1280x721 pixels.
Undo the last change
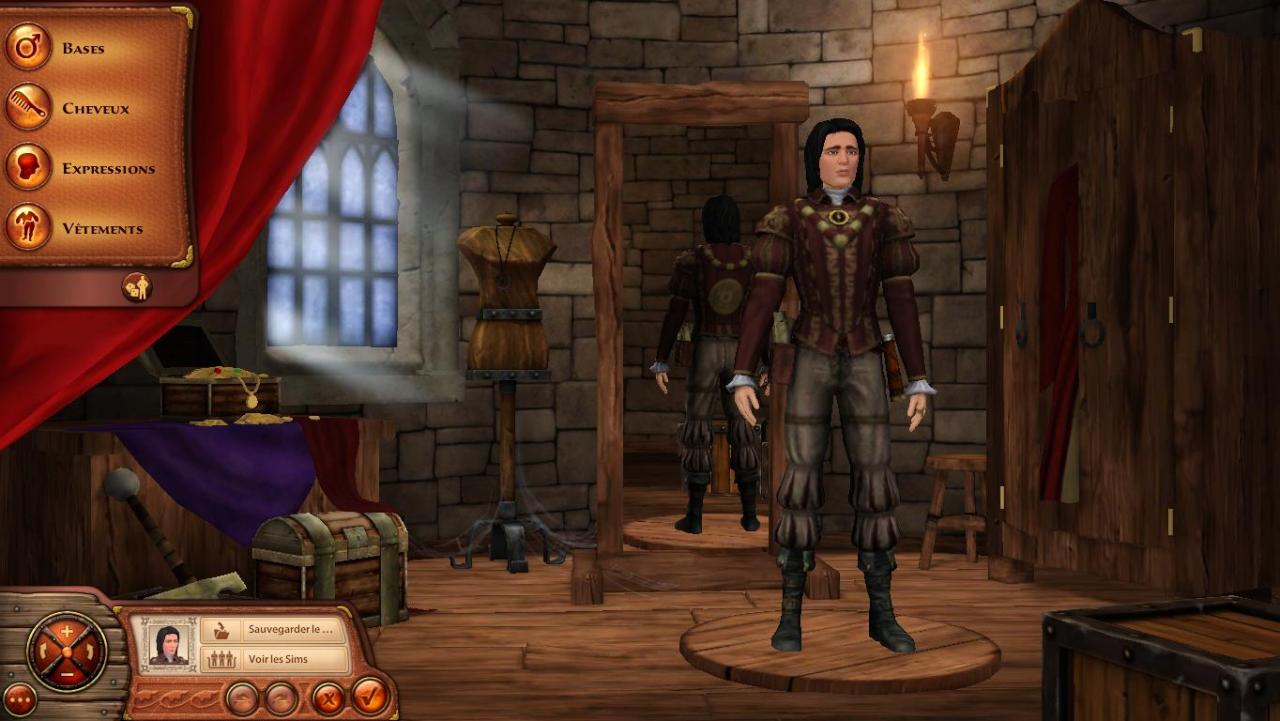click(242, 697)
